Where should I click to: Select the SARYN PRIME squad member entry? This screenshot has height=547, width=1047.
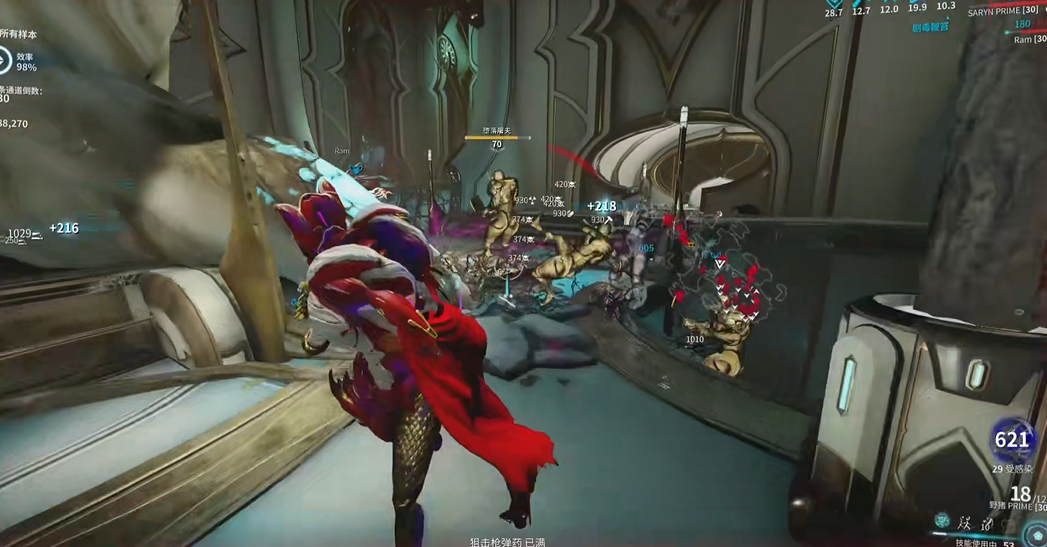[1003, 10]
